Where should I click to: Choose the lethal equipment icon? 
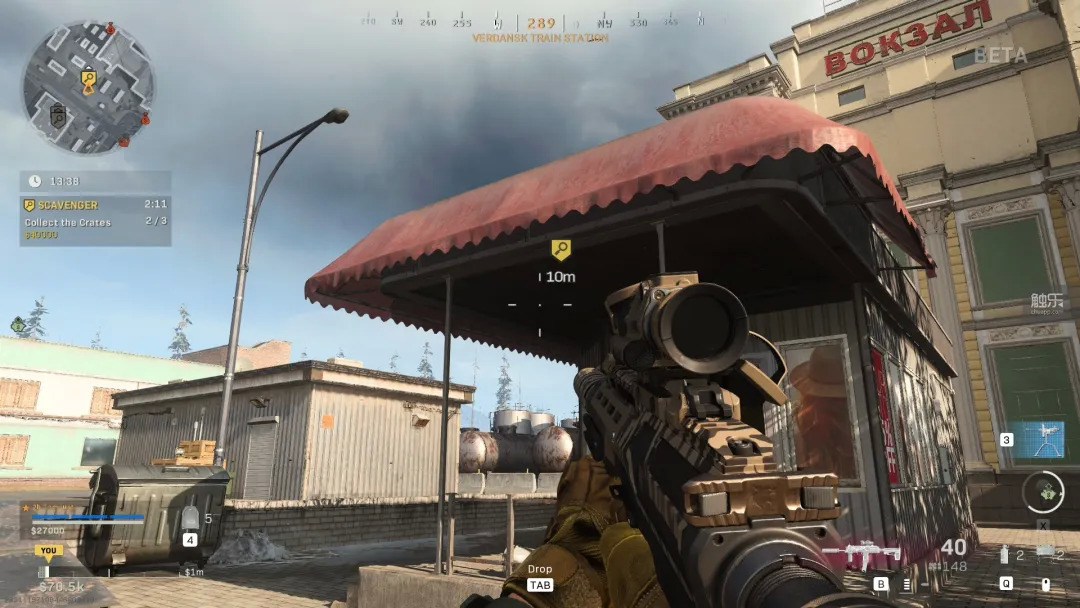pyautogui.click(x=1045, y=553)
